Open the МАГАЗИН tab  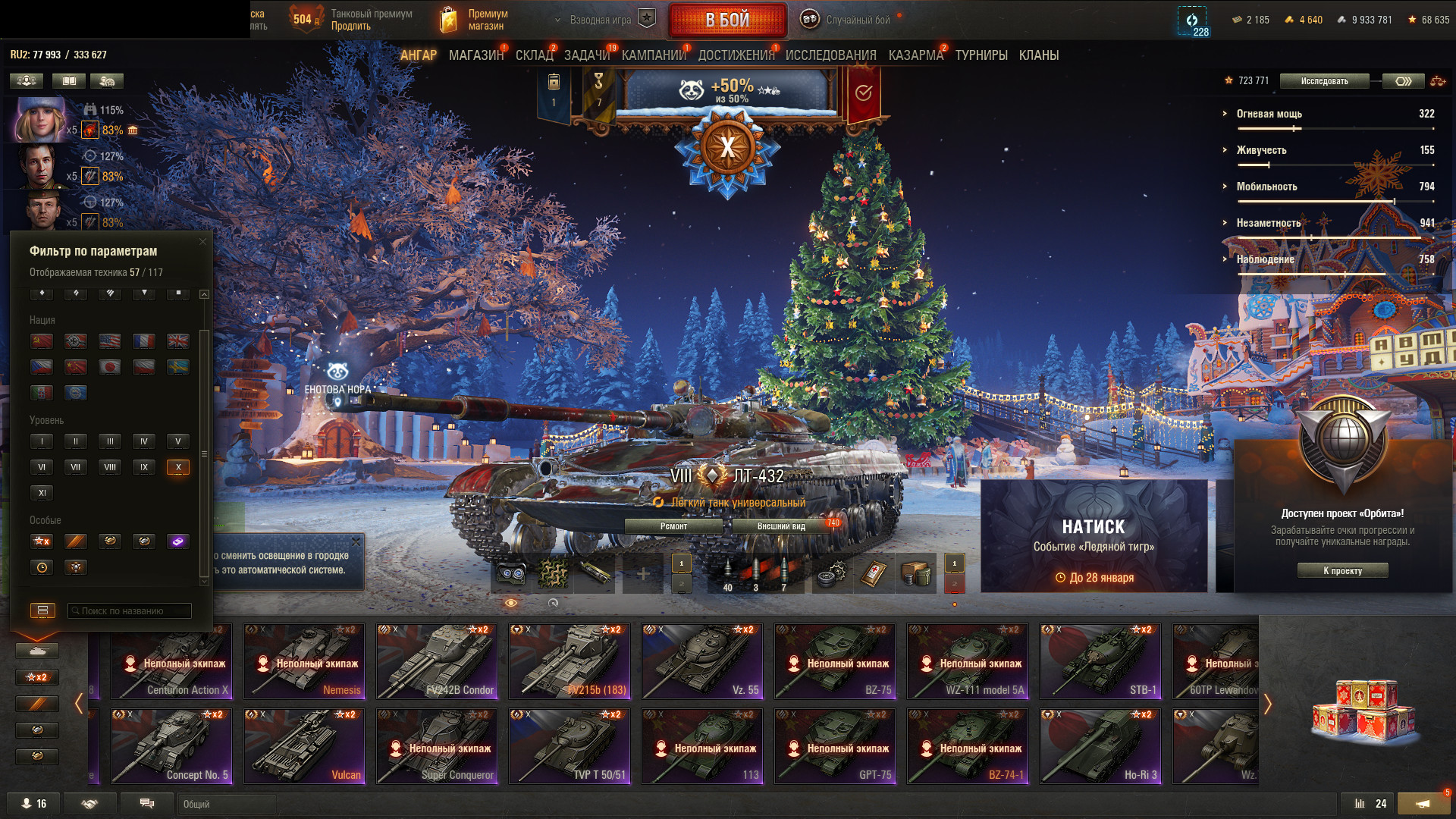[x=475, y=55]
